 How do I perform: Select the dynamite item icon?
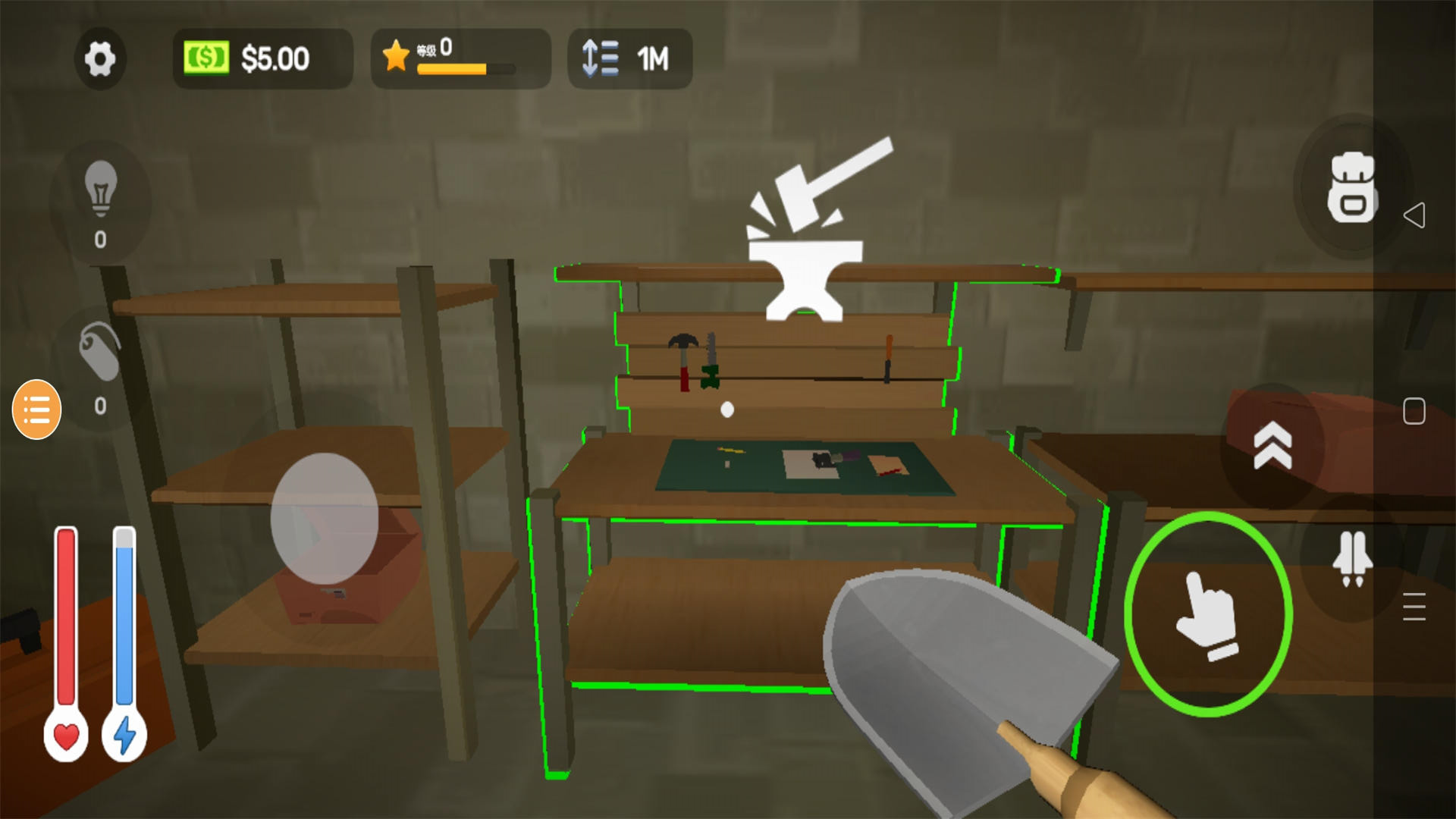pyautogui.click(x=100, y=353)
